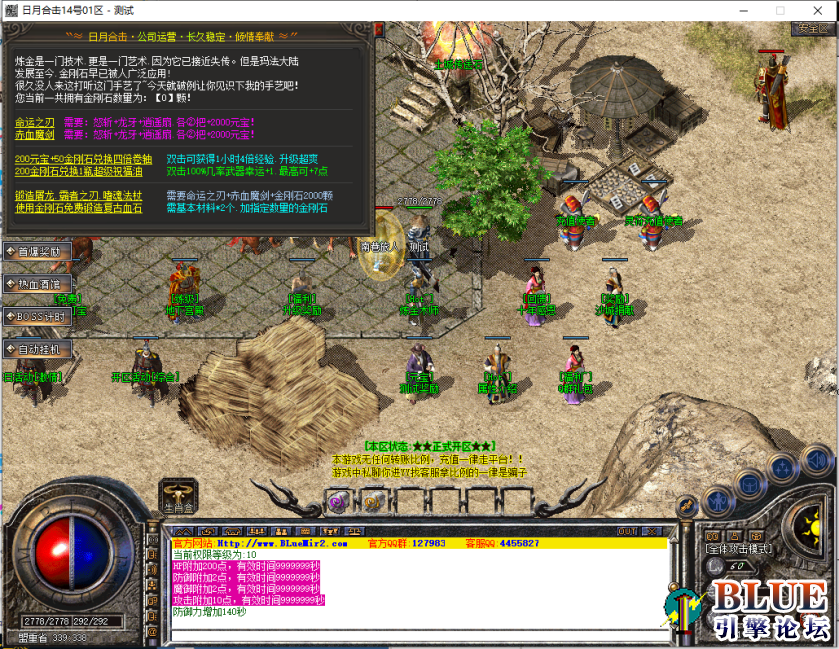Viewport: 839px width, 649px height.
Task: Close the game window
Action: pos(815,9)
